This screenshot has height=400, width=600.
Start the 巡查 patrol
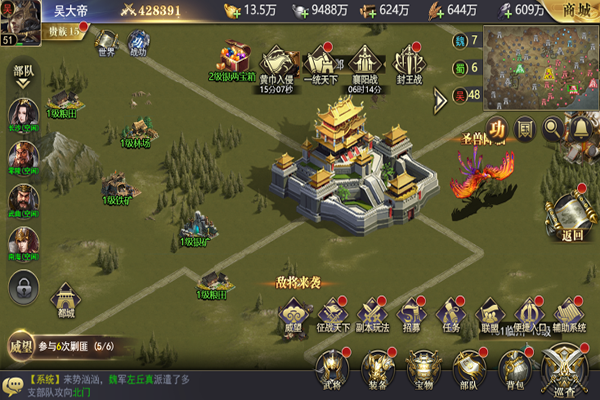[x=564, y=369]
